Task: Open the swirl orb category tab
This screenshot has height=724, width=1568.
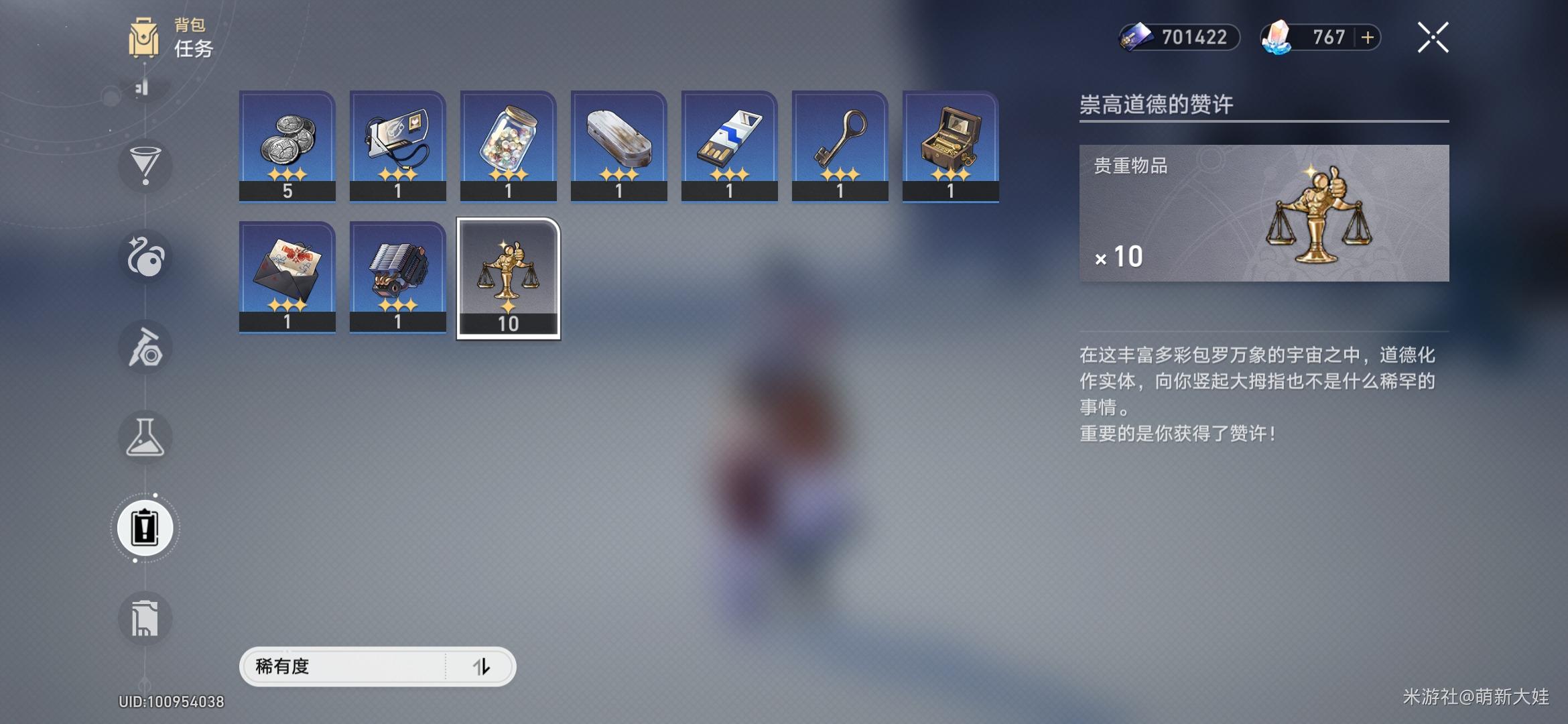Action: coord(145,257)
